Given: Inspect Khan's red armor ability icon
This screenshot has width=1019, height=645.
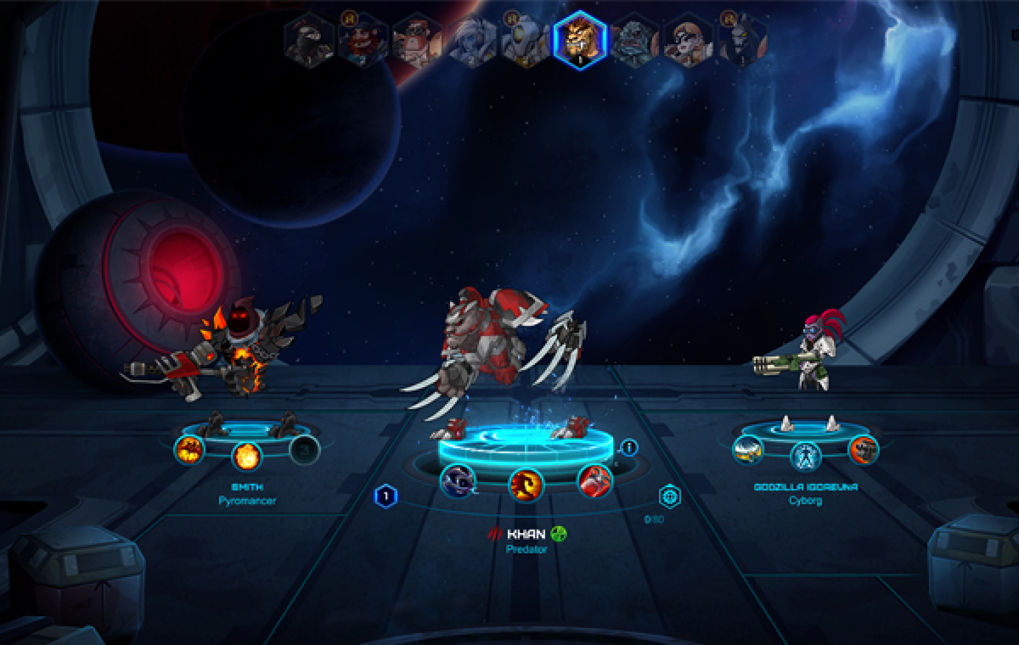Looking at the screenshot, I should pyautogui.click(x=594, y=480).
